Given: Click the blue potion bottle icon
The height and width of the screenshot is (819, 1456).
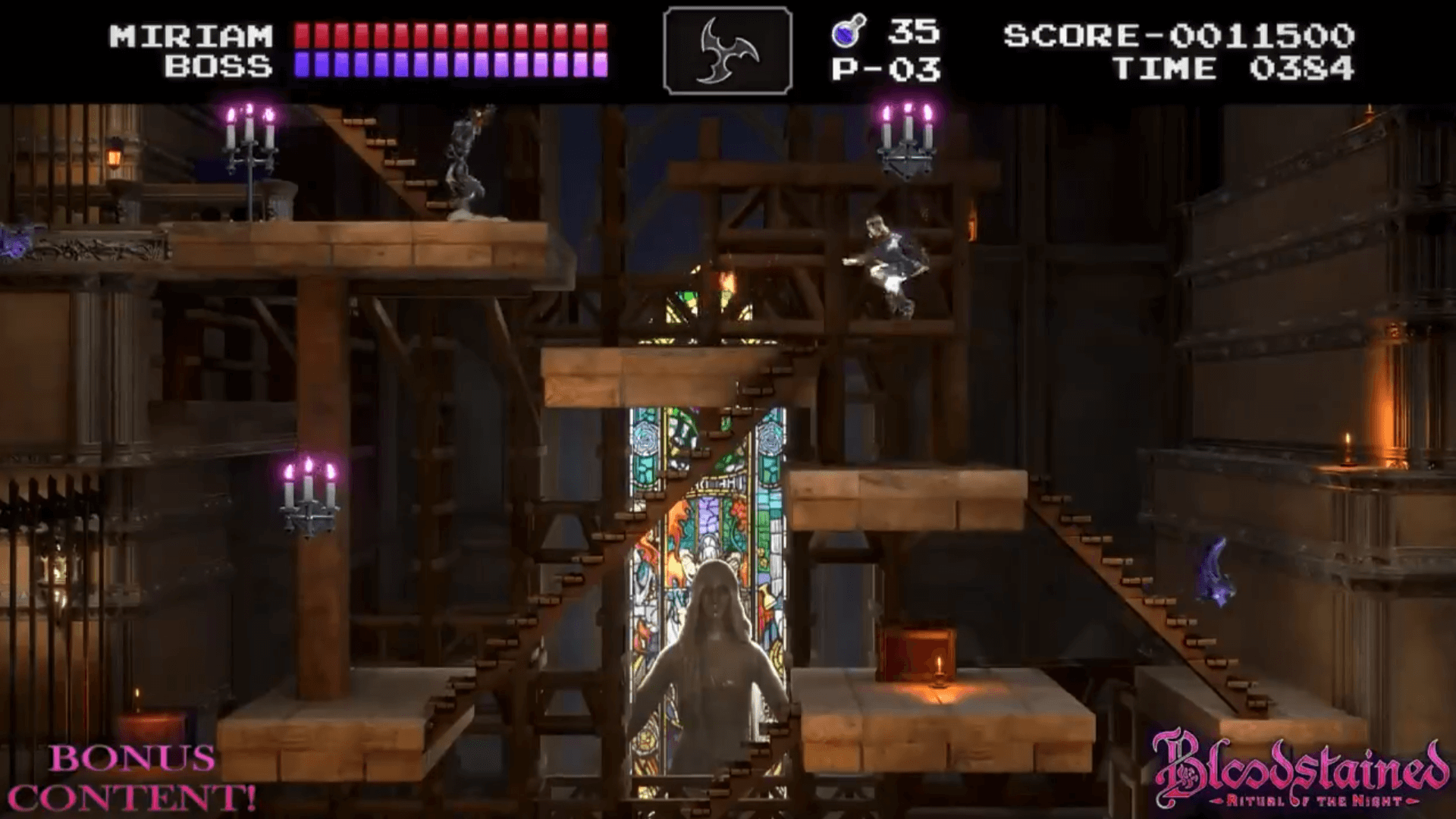Looking at the screenshot, I should click(x=844, y=33).
